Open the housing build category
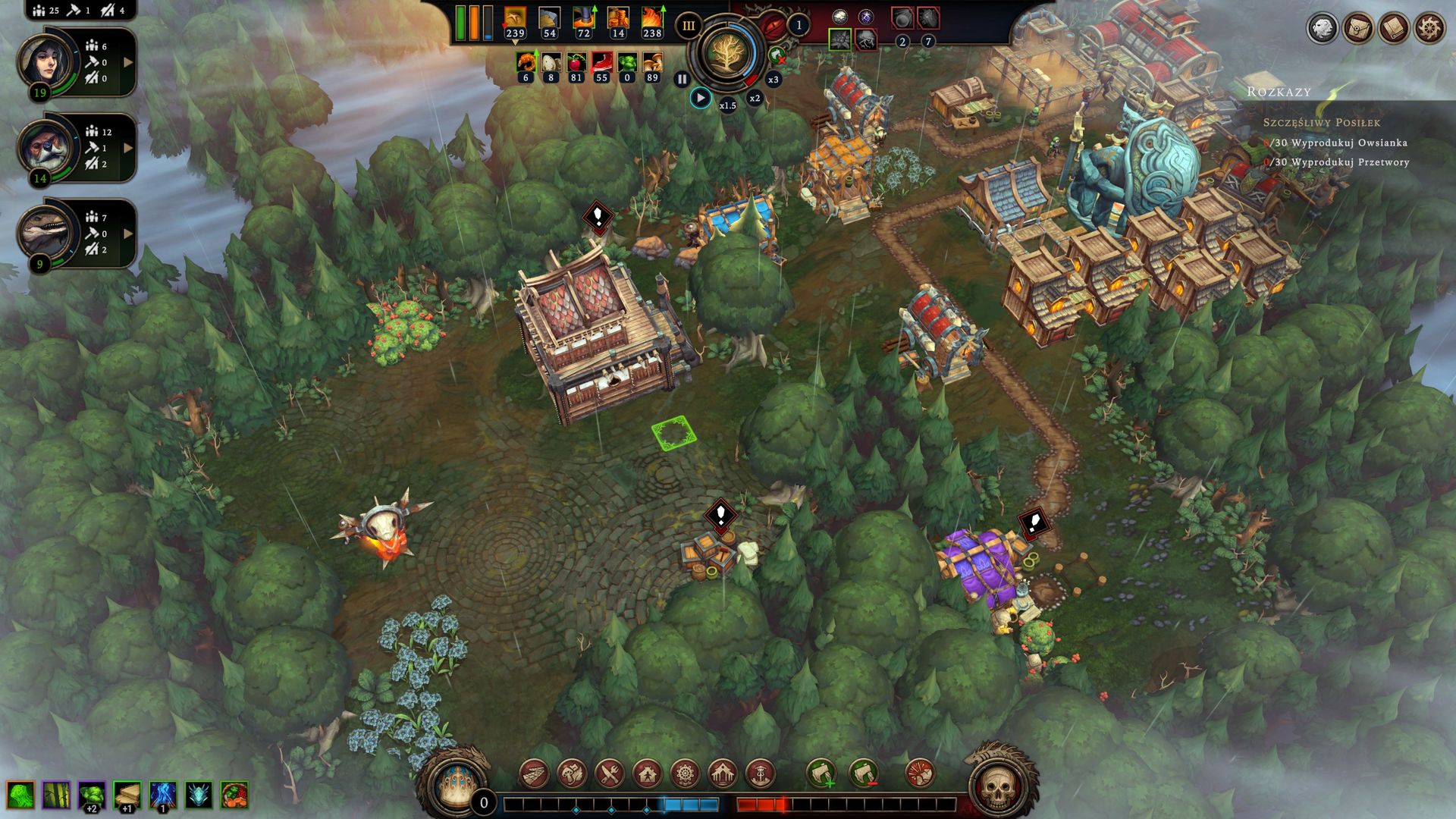 (647, 773)
